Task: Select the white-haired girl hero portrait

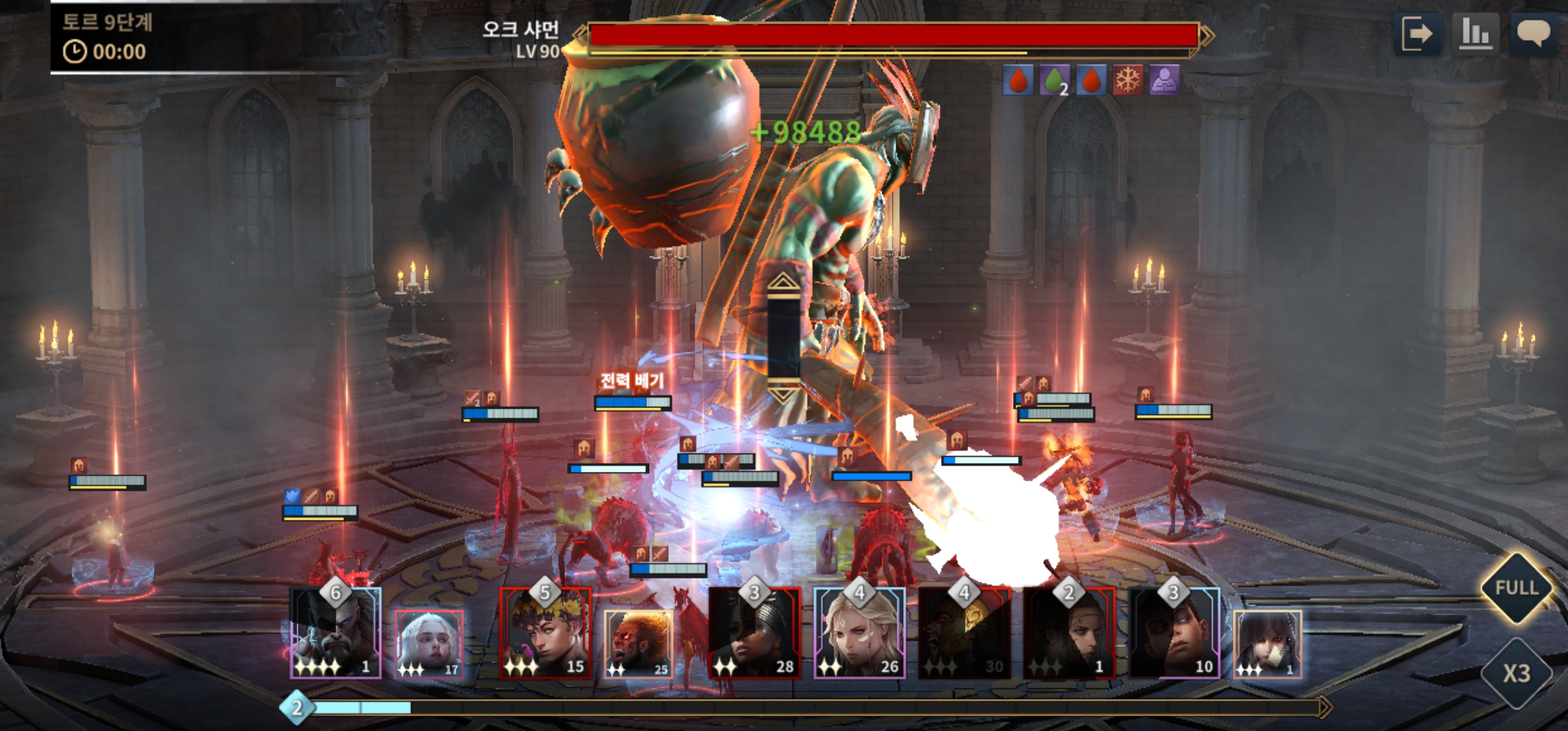Action: tap(429, 644)
